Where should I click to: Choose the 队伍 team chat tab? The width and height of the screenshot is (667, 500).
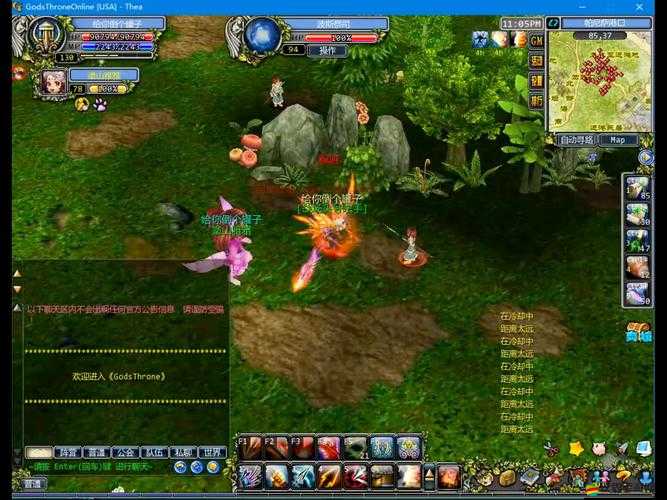[153, 452]
